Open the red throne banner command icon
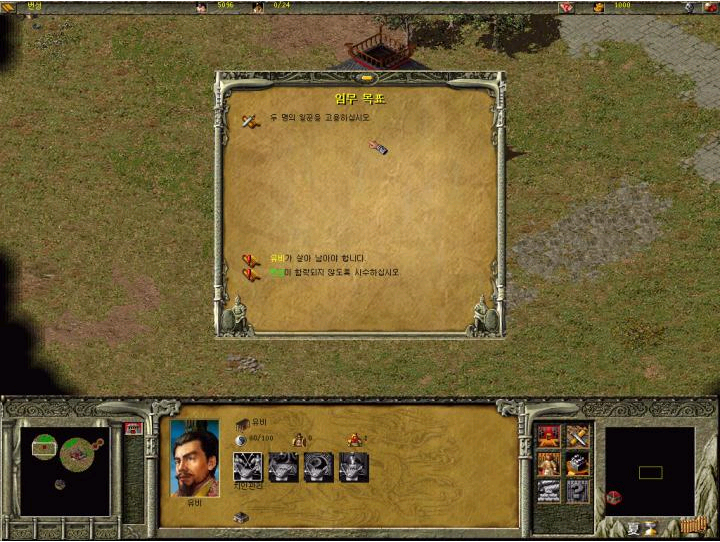 click(549, 436)
